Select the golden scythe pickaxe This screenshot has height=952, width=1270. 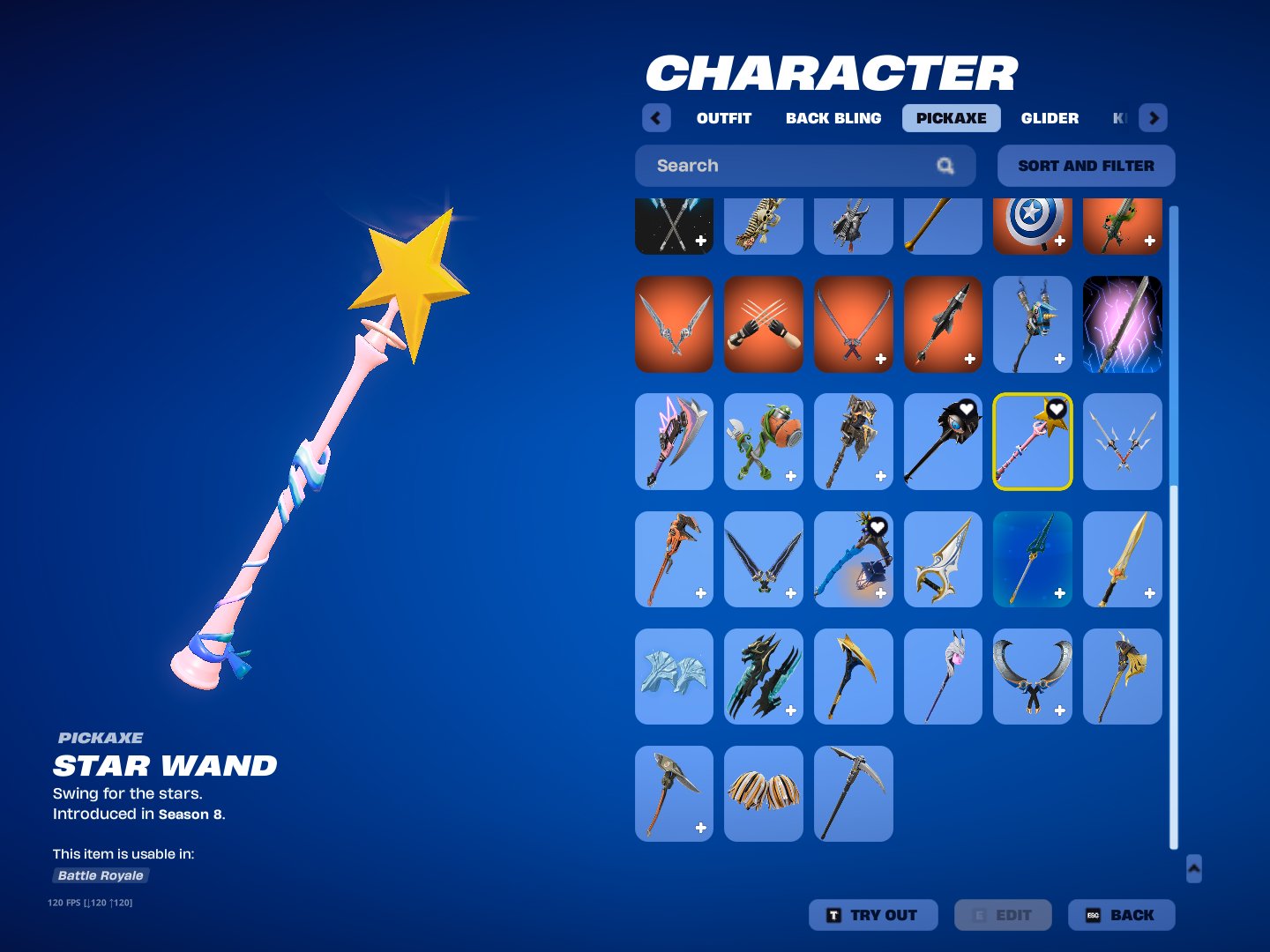[x=853, y=676]
